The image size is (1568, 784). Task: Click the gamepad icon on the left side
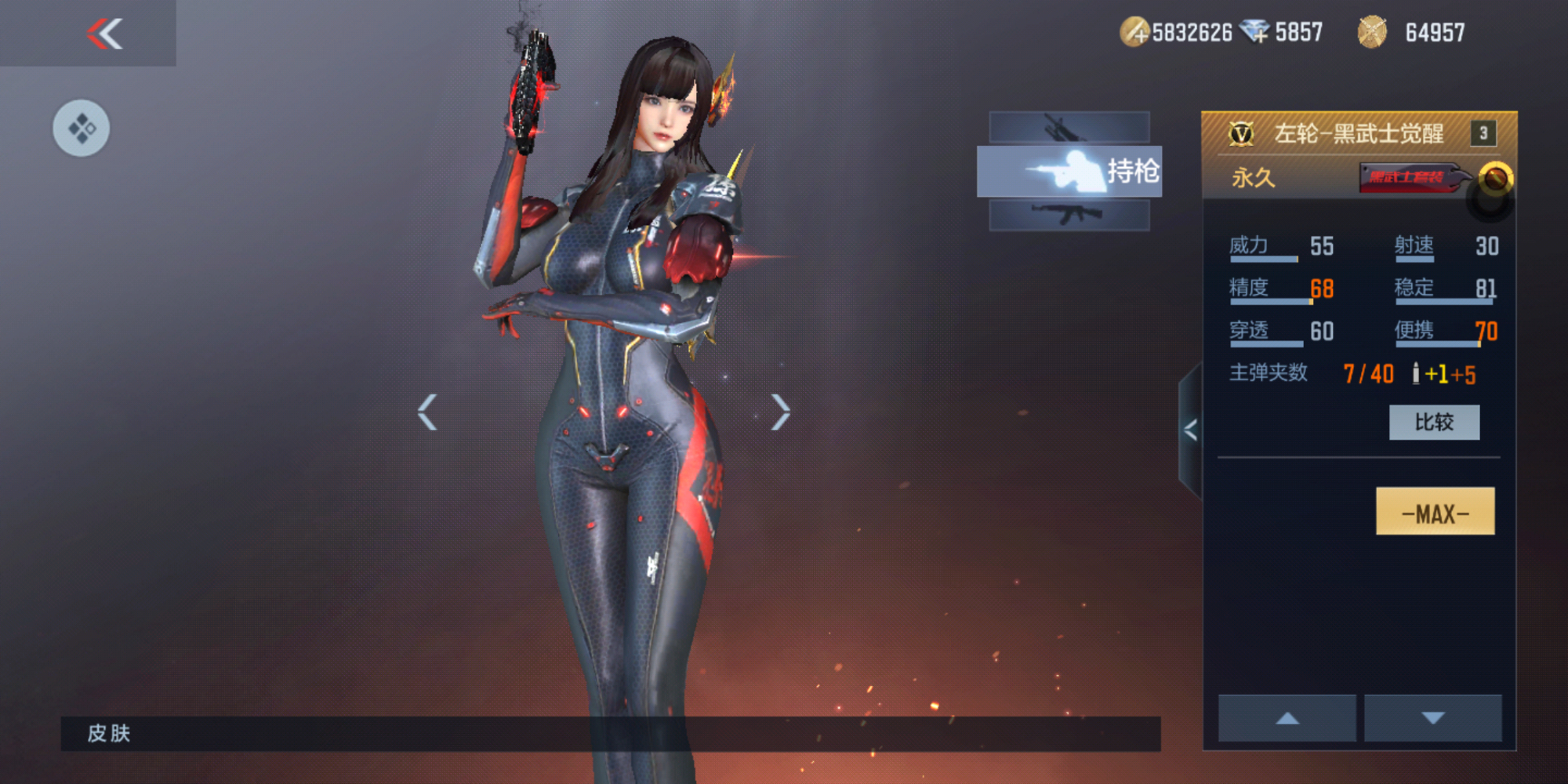81,128
